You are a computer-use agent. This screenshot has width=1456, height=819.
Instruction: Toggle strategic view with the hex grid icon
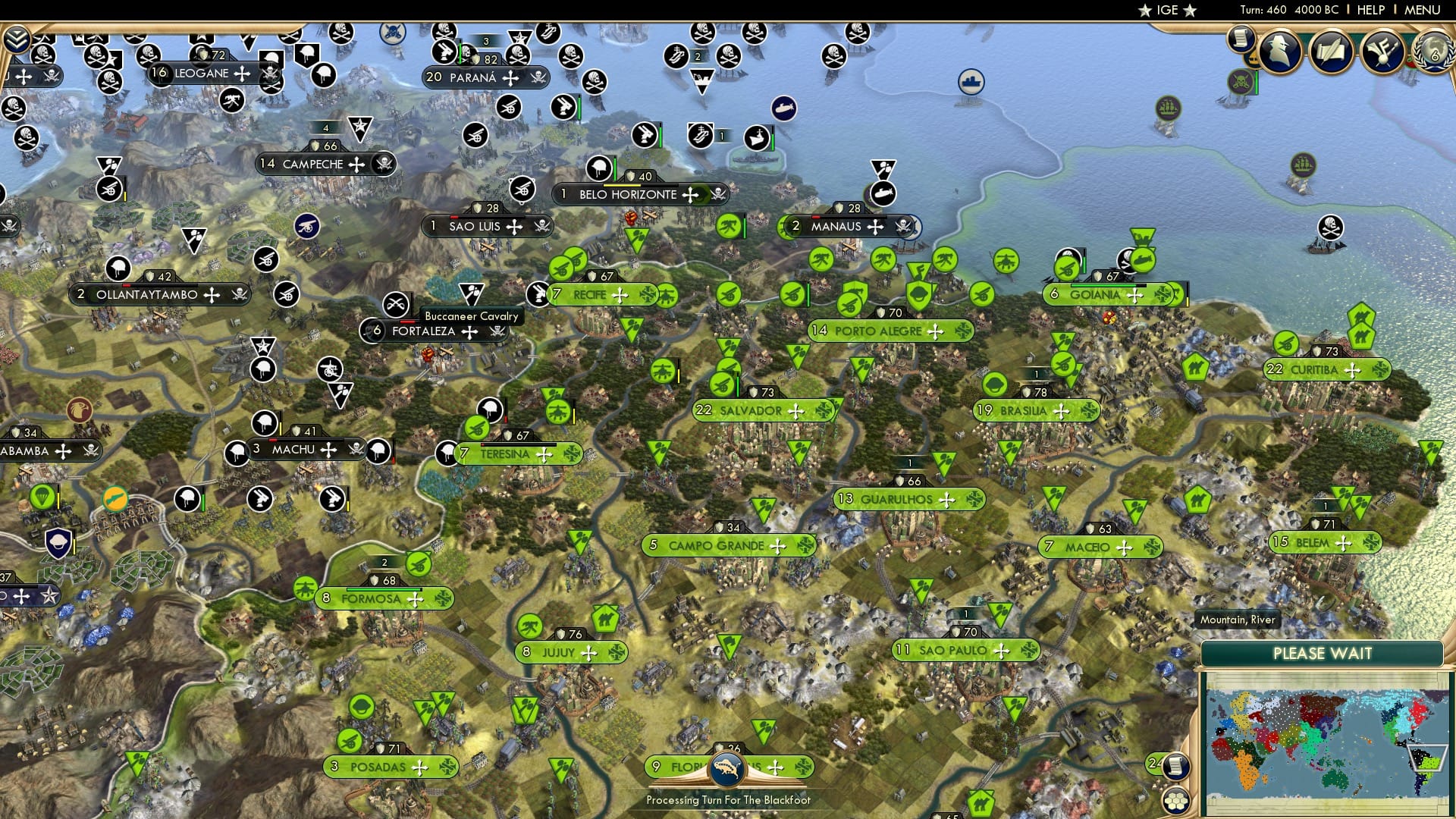tap(1178, 800)
